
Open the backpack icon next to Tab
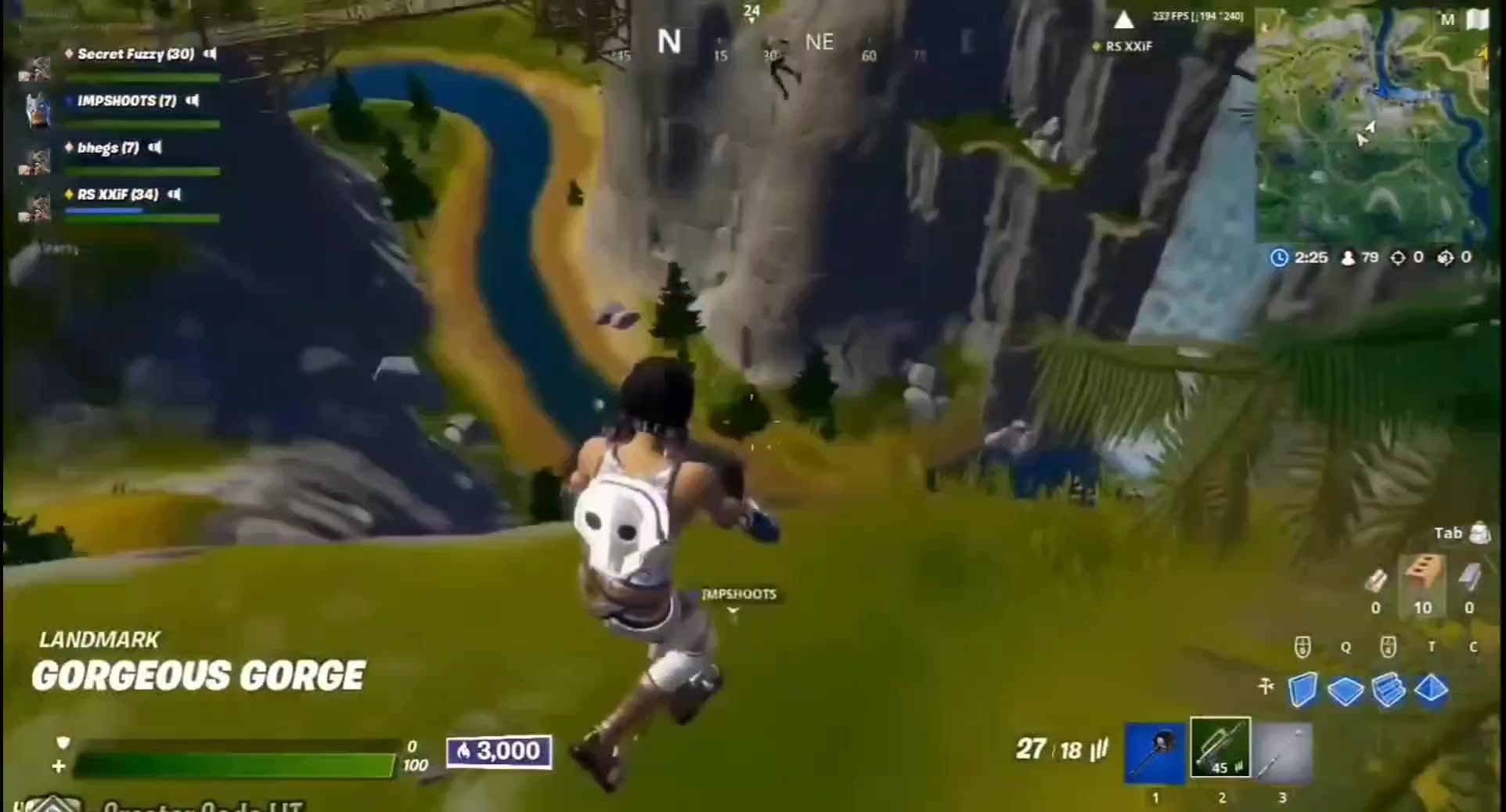pos(1479,534)
